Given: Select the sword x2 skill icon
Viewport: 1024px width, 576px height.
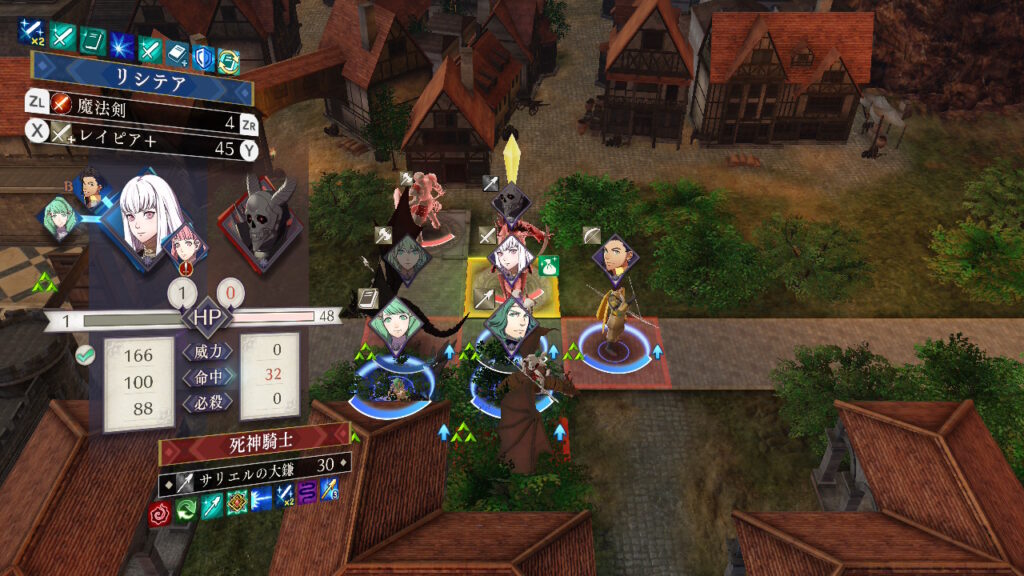Looking at the screenshot, I should [32, 34].
